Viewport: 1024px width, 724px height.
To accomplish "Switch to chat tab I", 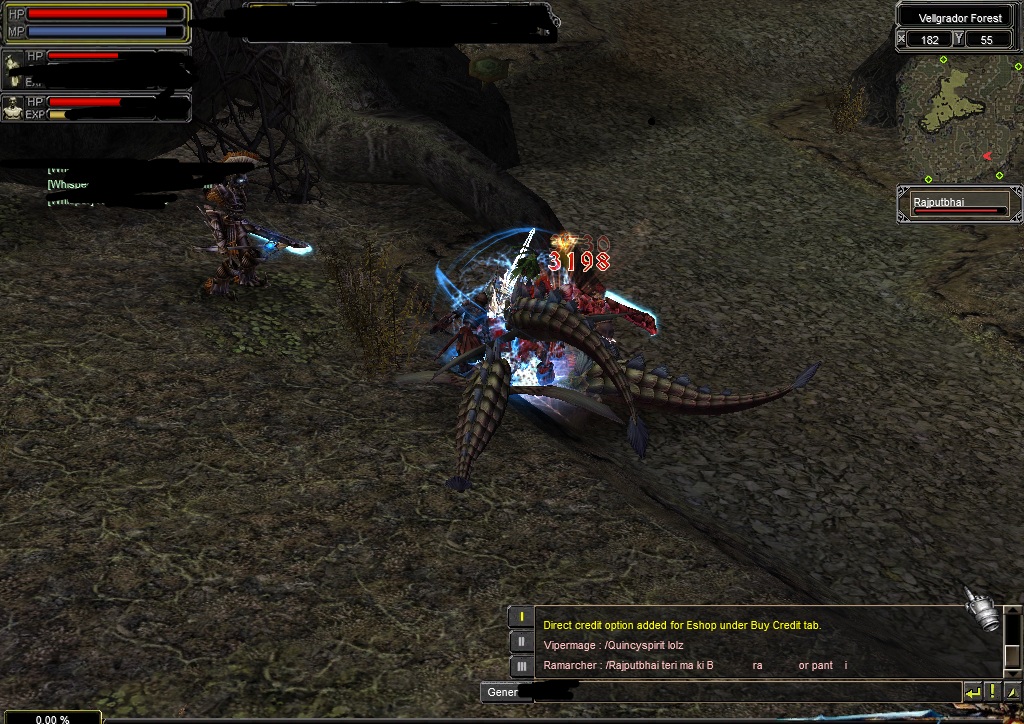I will 521,618.
